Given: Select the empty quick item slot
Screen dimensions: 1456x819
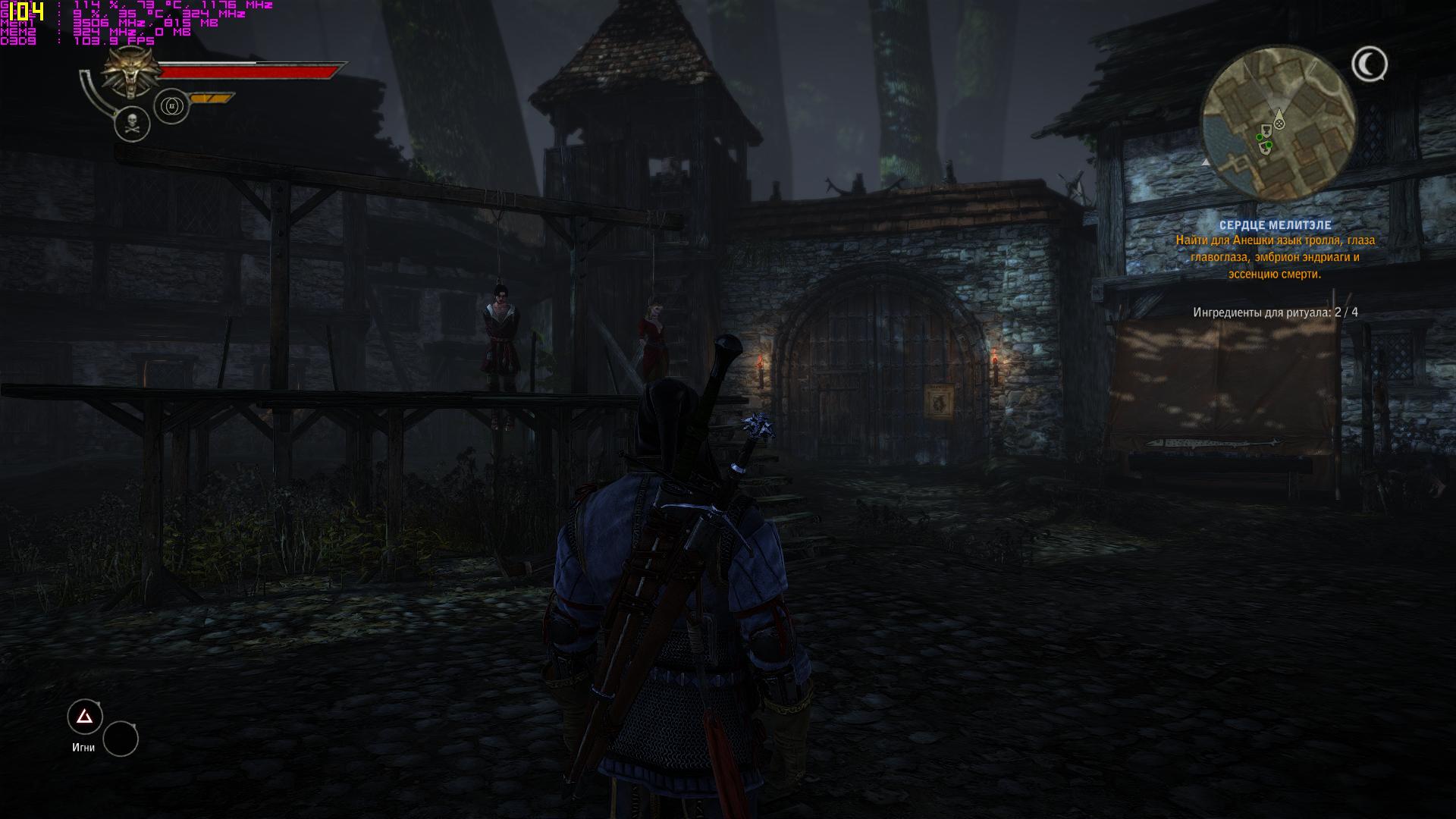Looking at the screenshot, I should click(121, 739).
